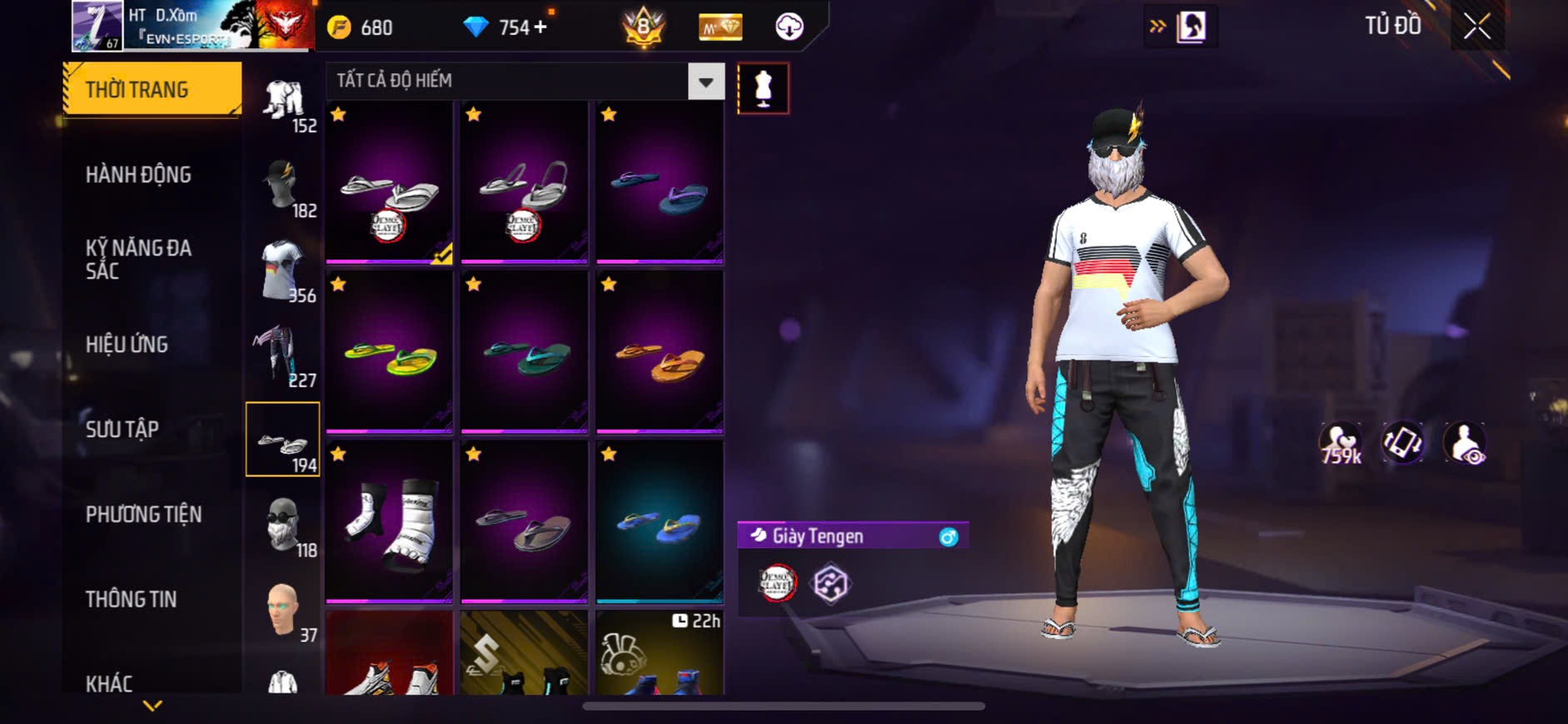Show the THÔNG TIN tab

pos(131,599)
